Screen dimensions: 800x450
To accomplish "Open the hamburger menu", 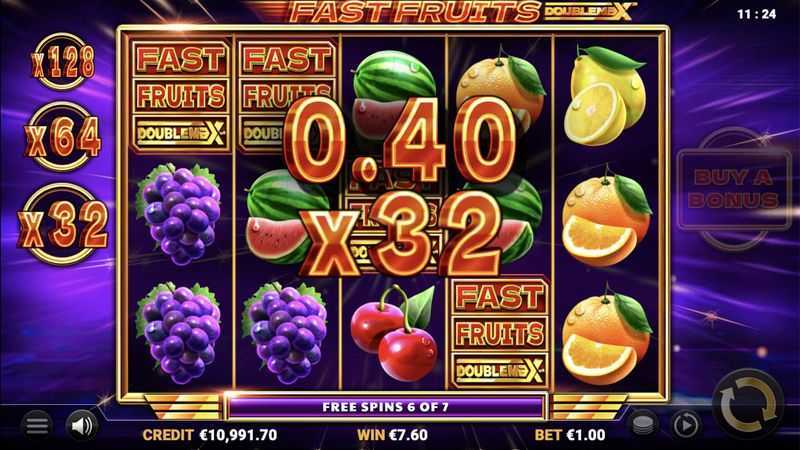I will [37, 425].
